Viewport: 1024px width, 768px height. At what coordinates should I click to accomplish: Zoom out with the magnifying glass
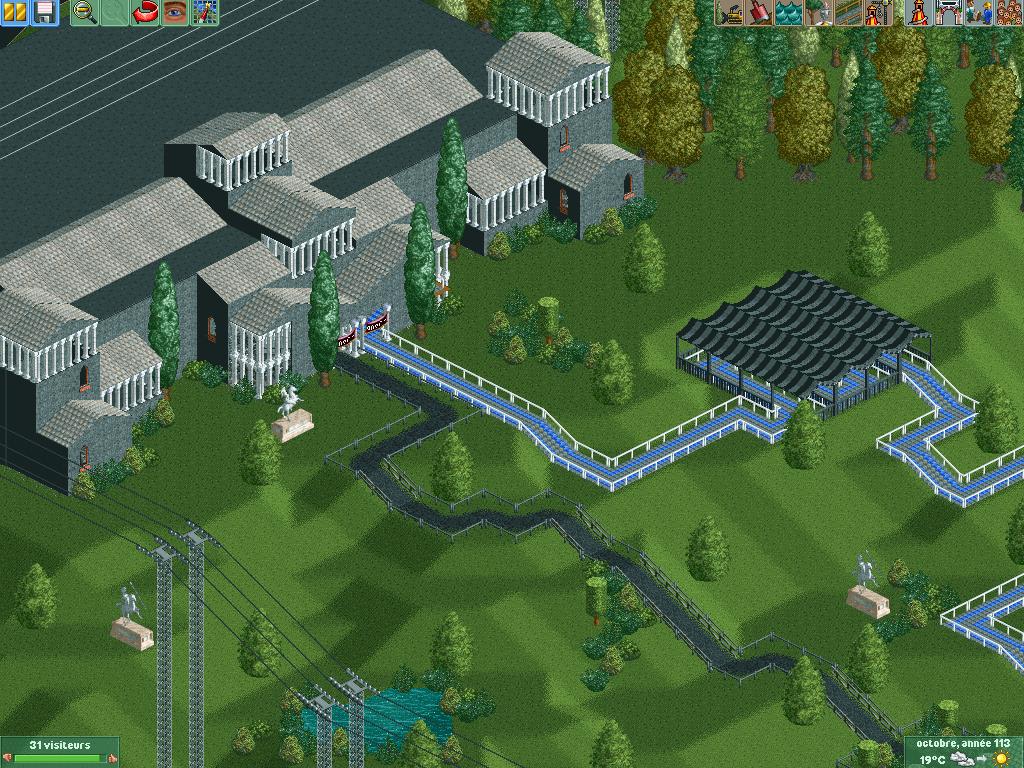pos(85,13)
